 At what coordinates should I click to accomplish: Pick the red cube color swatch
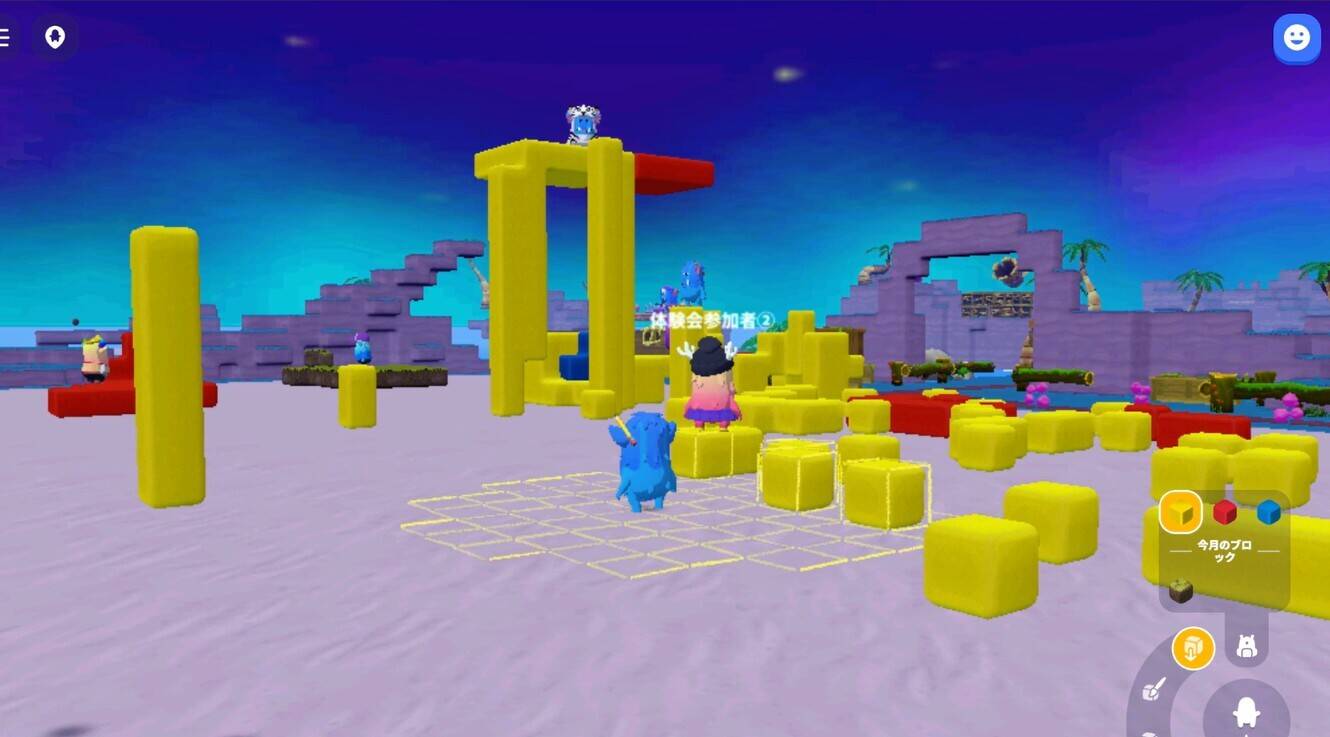1224,512
